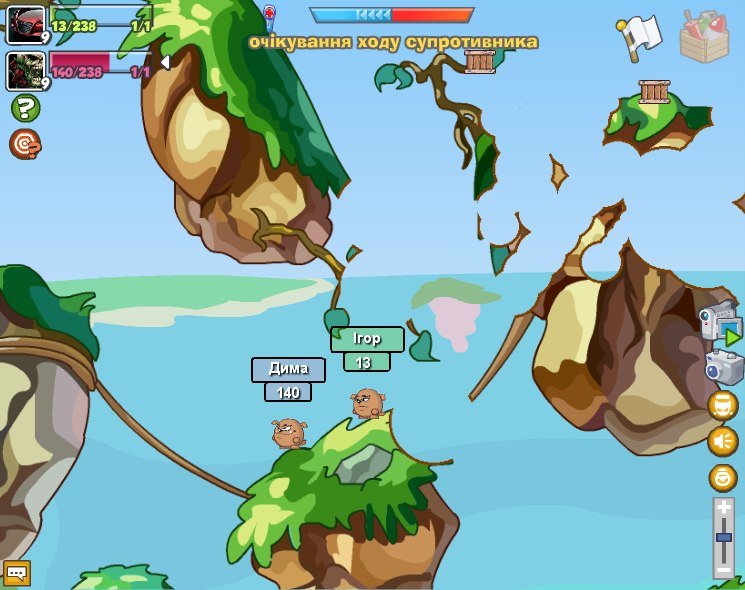Click the orange hat-character button above the speaker
This screenshot has height=590, width=745.
tap(722, 405)
